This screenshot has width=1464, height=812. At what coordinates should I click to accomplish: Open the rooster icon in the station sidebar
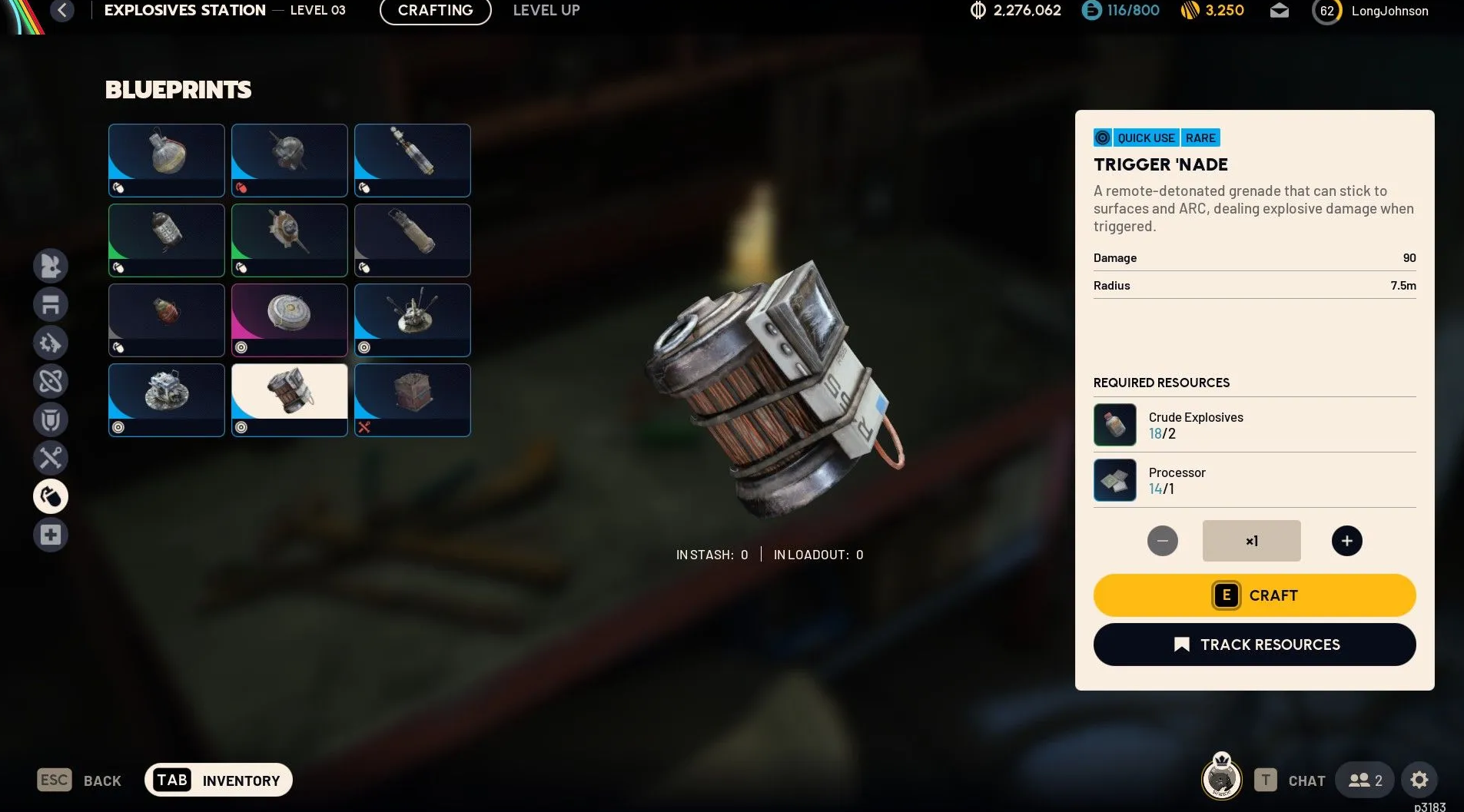click(x=51, y=266)
